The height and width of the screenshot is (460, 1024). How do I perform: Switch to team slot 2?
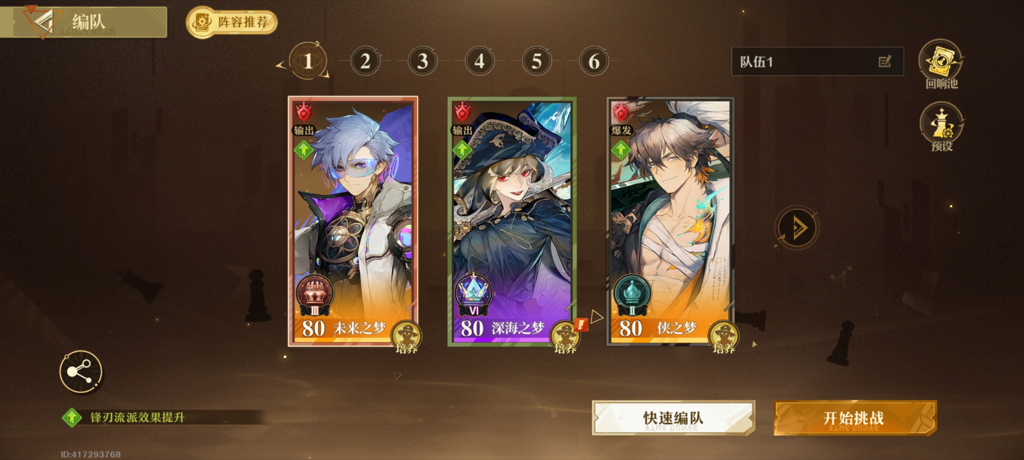(365, 62)
